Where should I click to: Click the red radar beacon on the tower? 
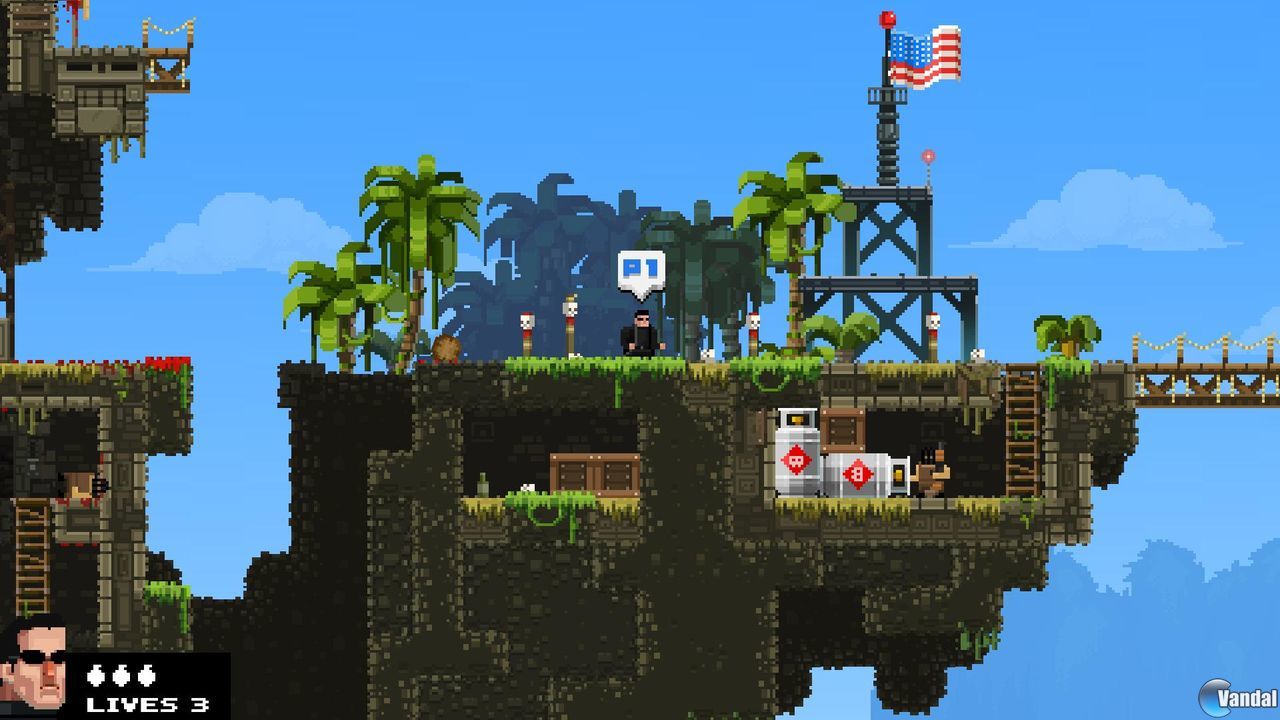click(x=929, y=156)
